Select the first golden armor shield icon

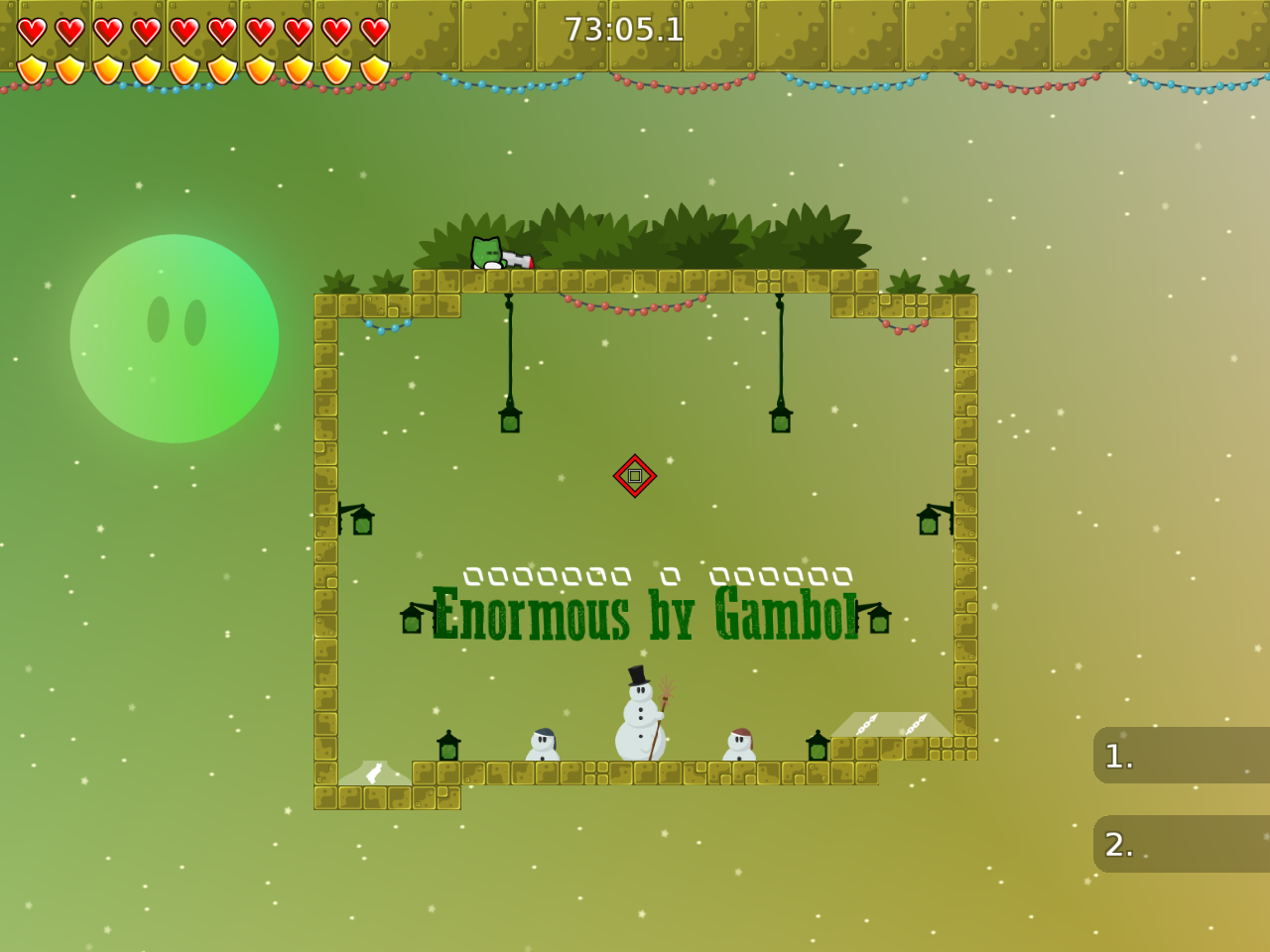tap(30, 69)
